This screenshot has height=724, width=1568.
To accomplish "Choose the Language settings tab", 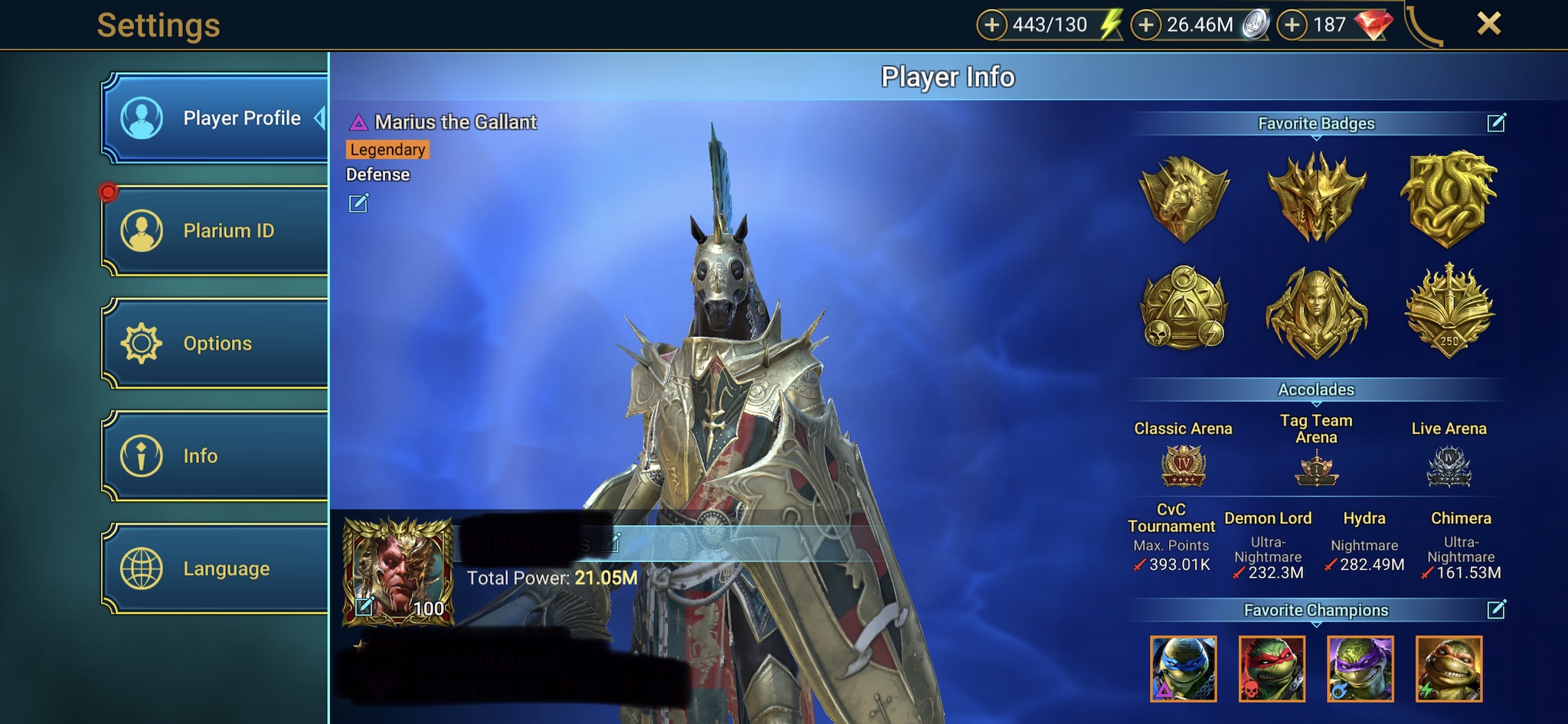I will [x=214, y=569].
